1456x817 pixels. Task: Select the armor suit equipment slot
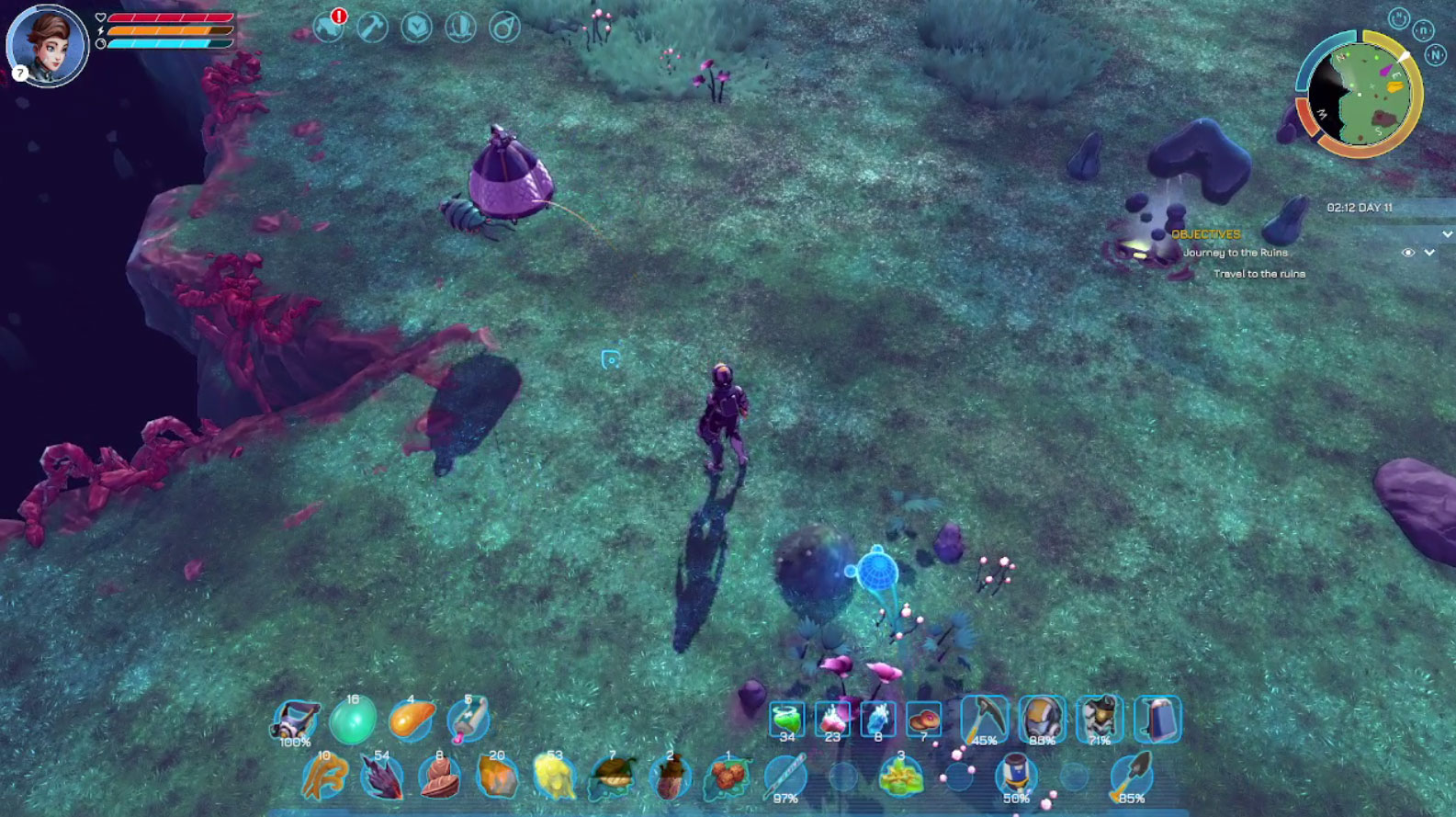pos(1099,719)
